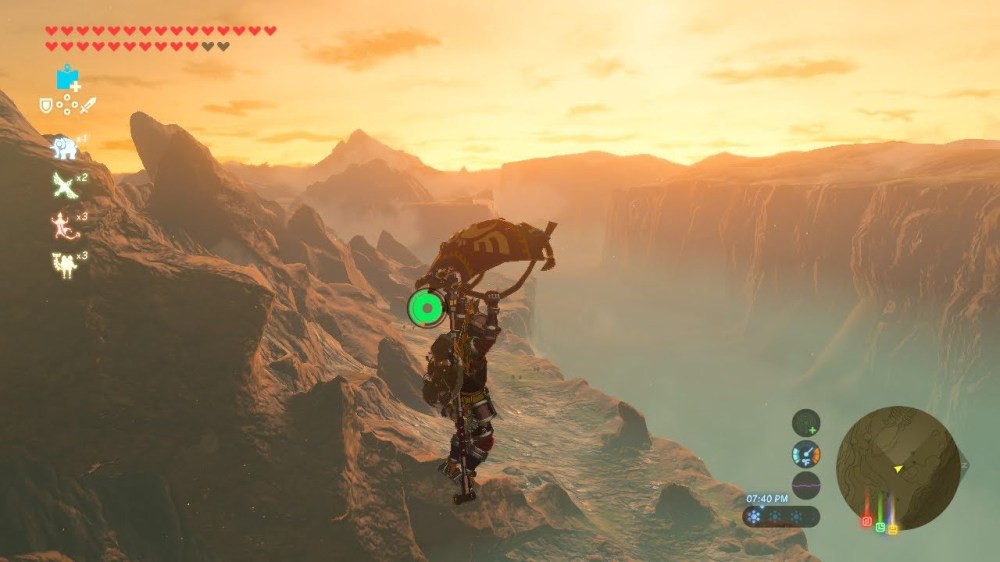1000x562 pixels.
Task: Open the Sheikah Sensor icon
Action: click(x=806, y=423)
